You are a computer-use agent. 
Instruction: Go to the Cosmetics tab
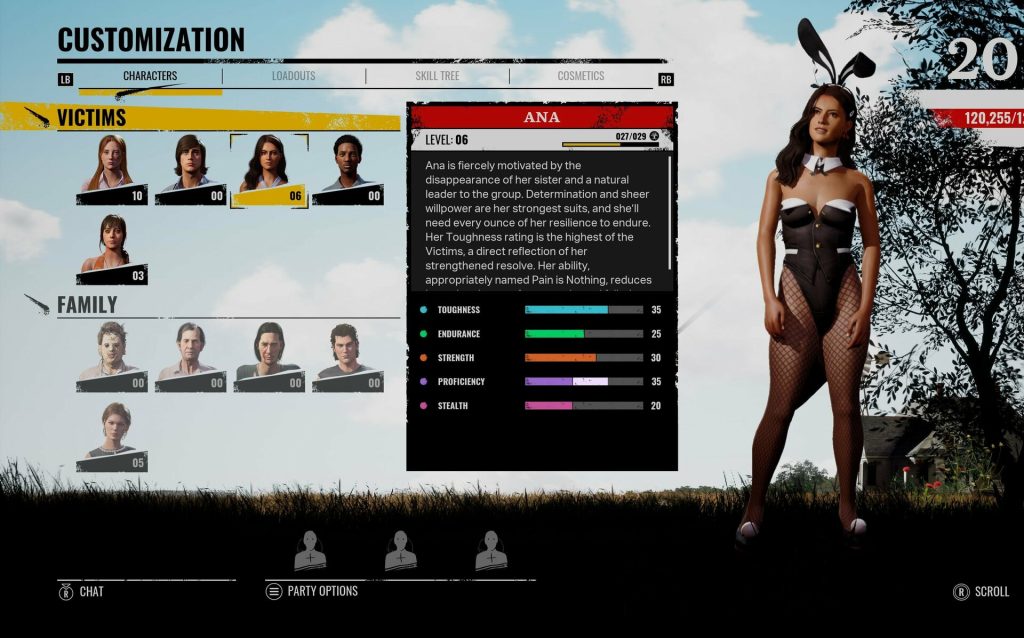tap(581, 76)
